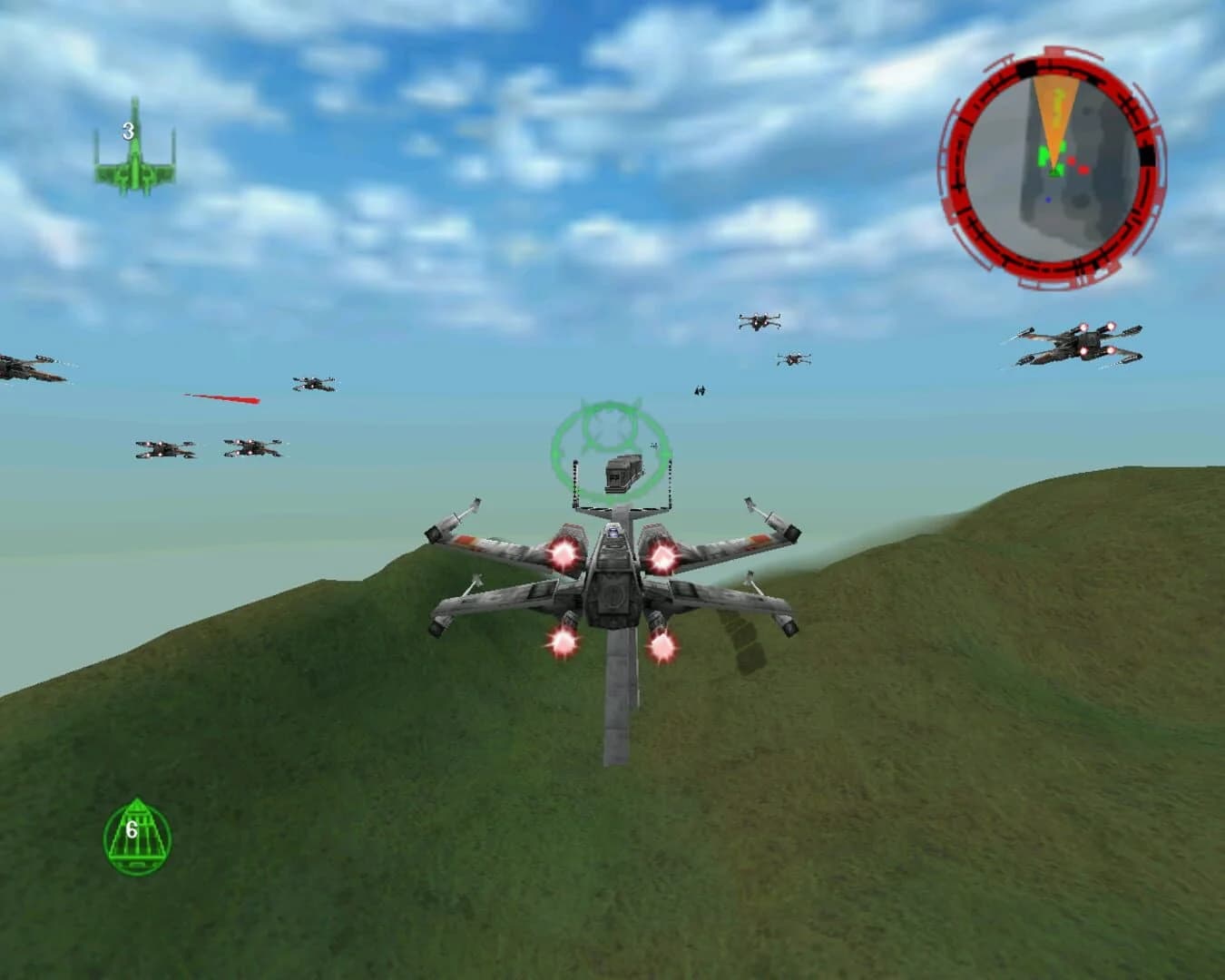This screenshot has width=1225, height=980.
Task: Toggle targeting on the nearest red enemy blip
Action: point(1072,162)
